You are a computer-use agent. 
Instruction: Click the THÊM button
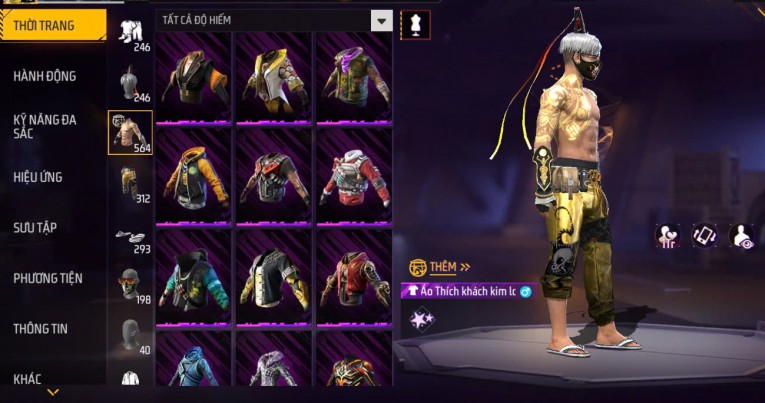click(440, 267)
